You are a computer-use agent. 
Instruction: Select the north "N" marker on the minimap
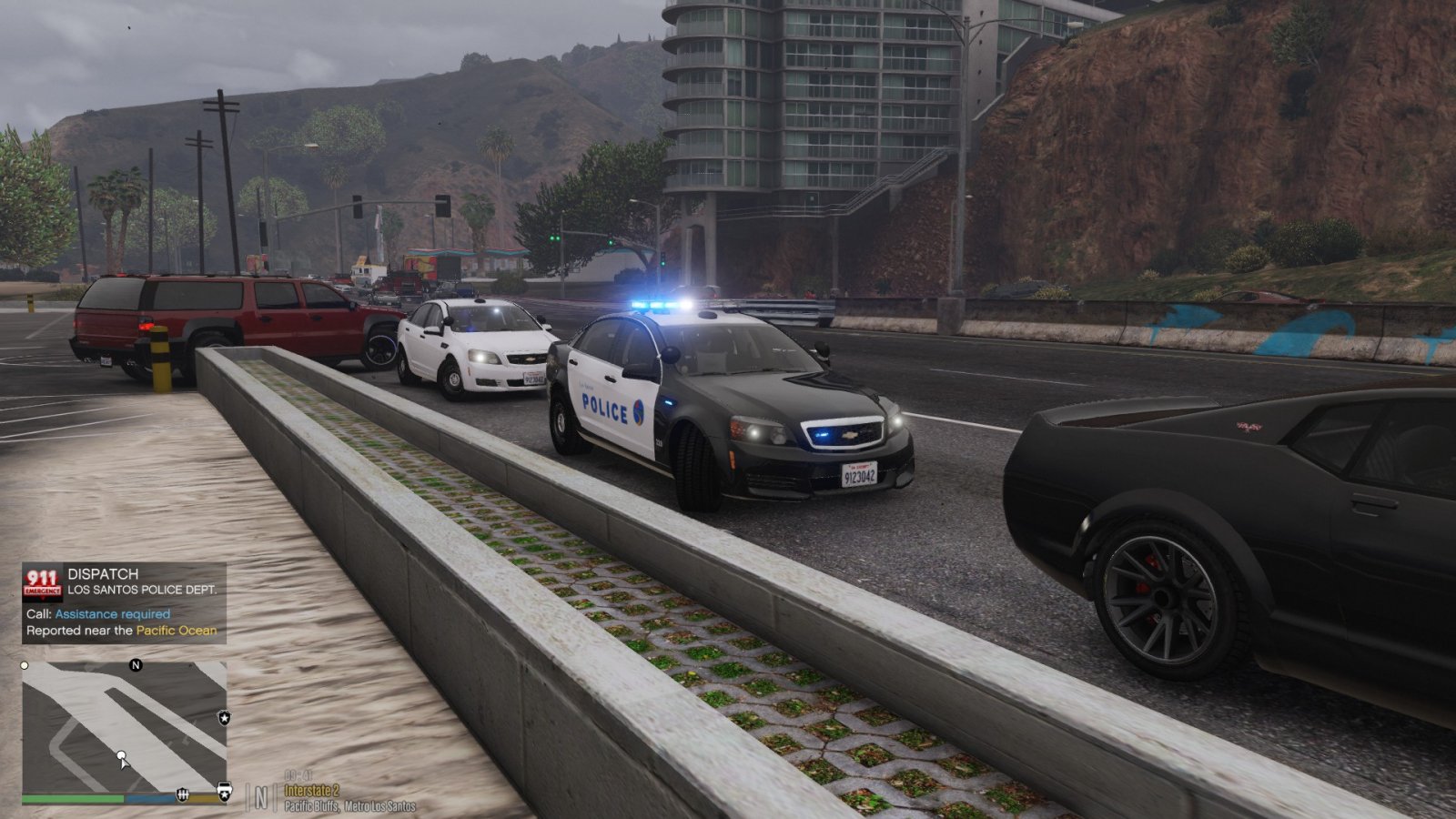[x=135, y=665]
